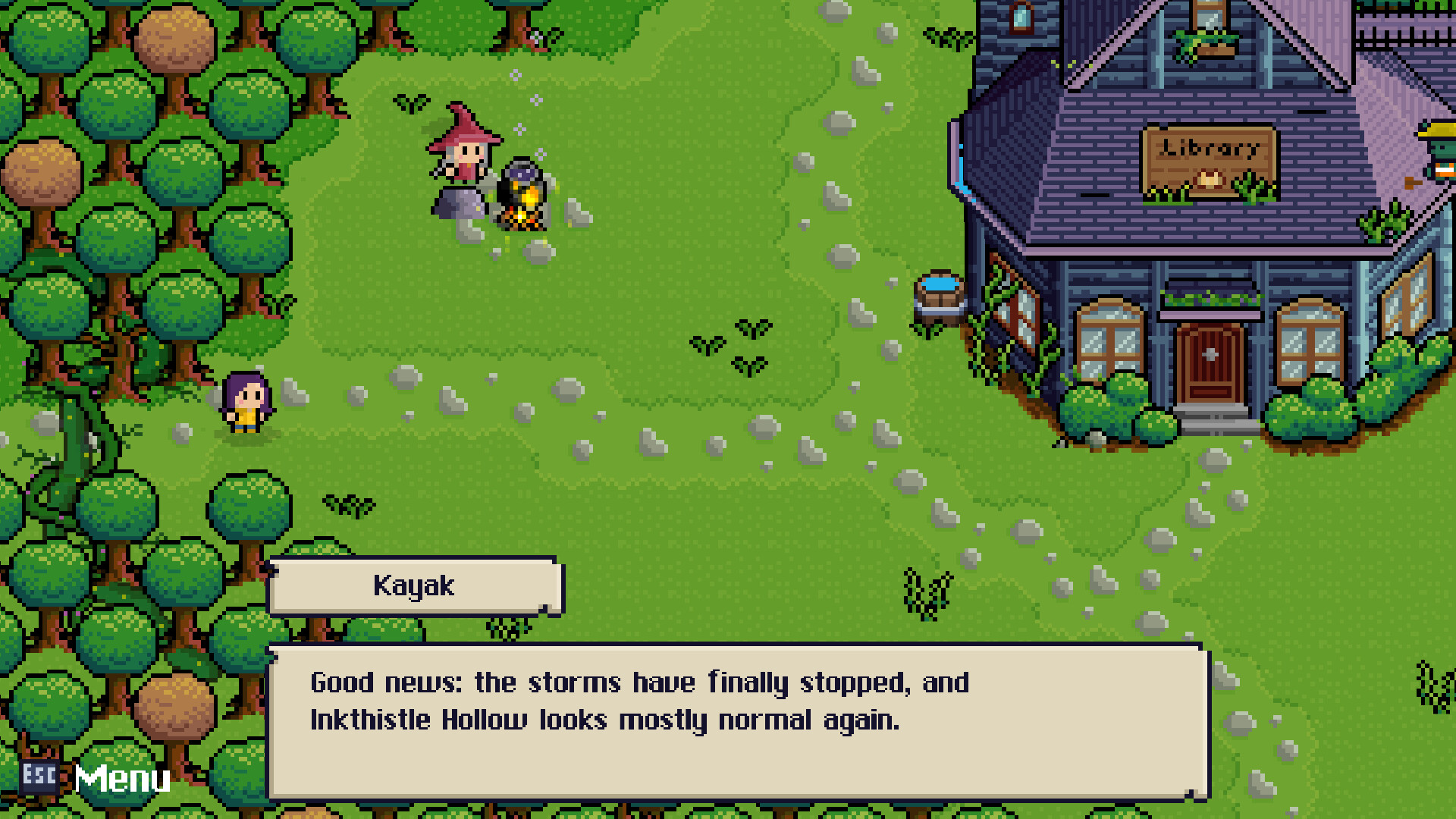Screen dimensions: 1456x819
Task: Click the Kayak name plate
Action: click(x=415, y=585)
